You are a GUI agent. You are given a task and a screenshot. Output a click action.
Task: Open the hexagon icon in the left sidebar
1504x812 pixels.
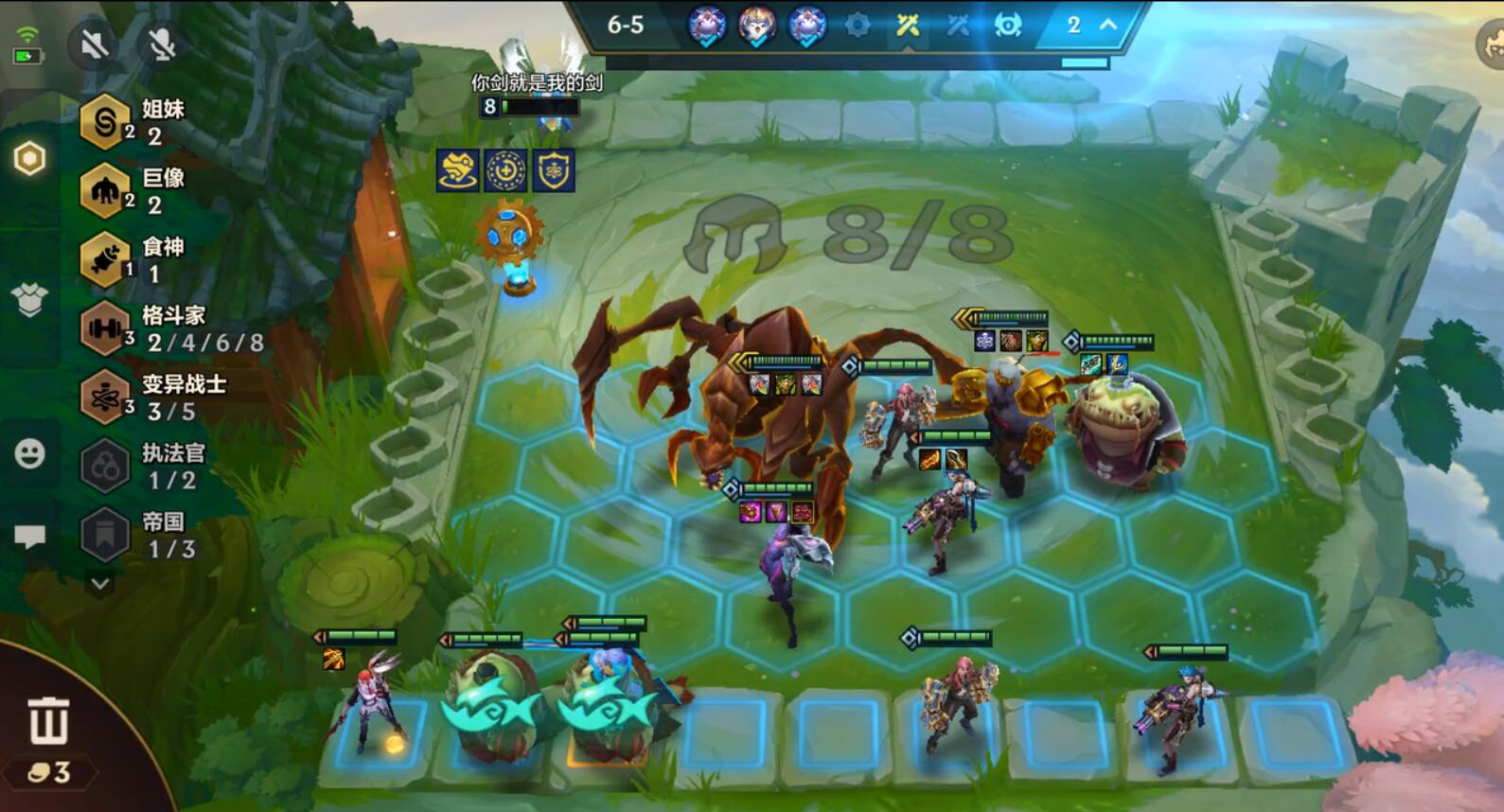[30, 159]
